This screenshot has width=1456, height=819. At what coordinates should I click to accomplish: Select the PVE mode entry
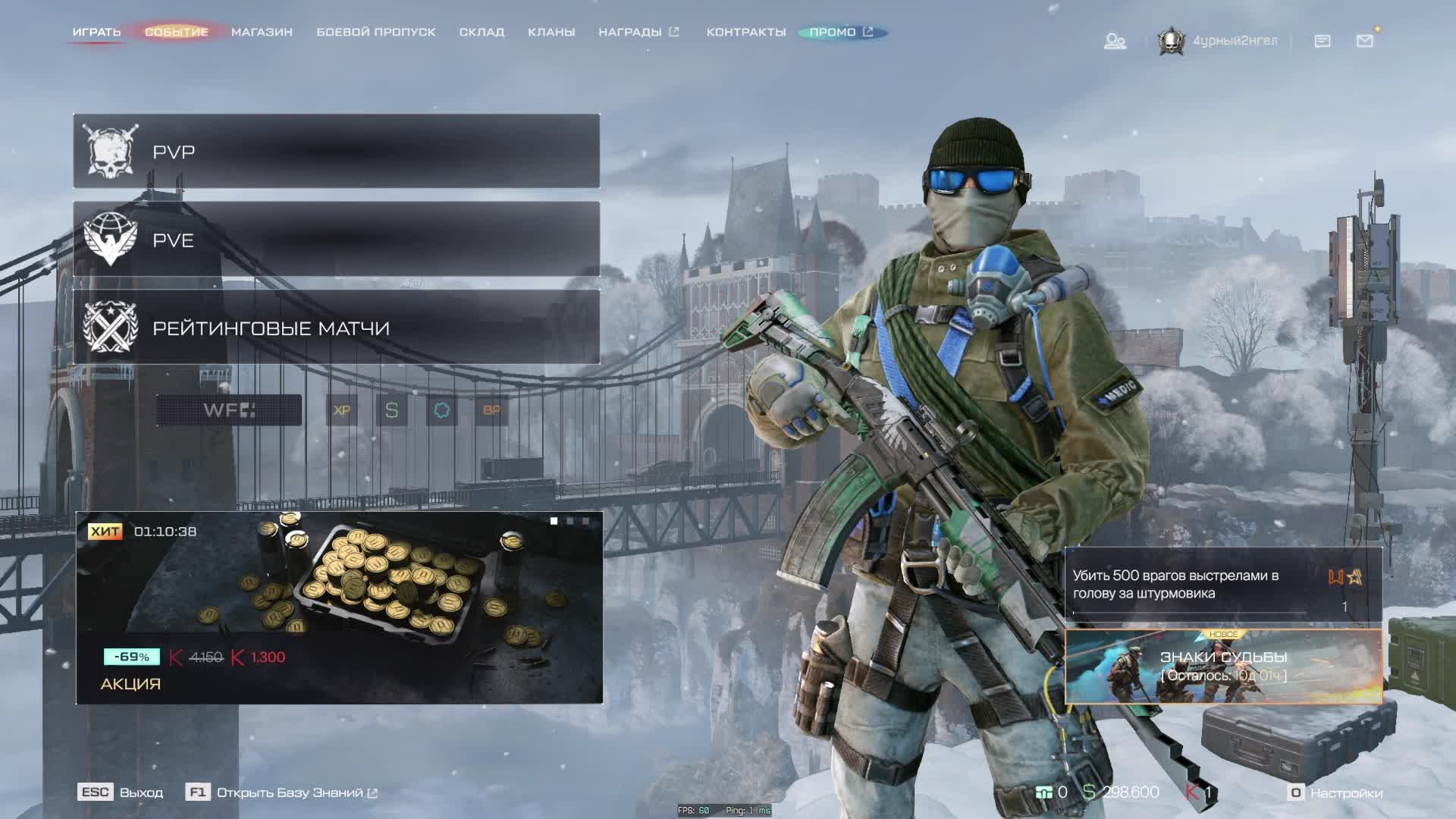(x=336, y=240)
